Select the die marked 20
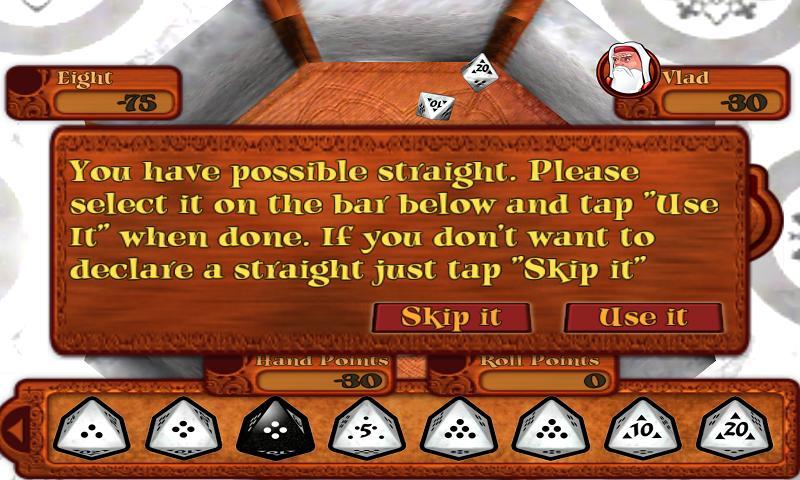This screenshot has width=800, height=480. point(735,428)
